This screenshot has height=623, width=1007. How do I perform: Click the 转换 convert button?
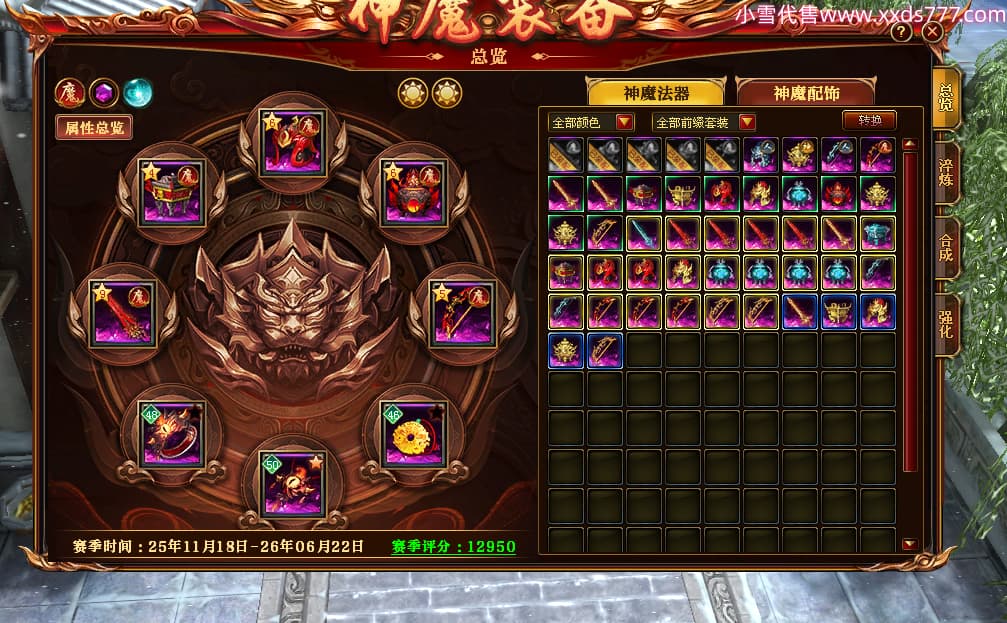869,120
